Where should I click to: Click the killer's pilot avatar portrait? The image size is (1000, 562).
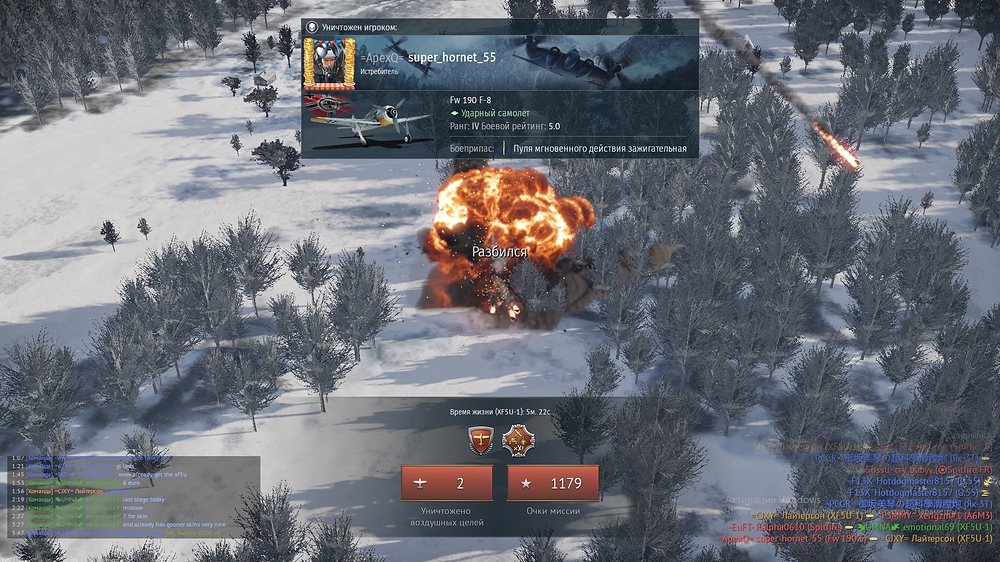328,63
